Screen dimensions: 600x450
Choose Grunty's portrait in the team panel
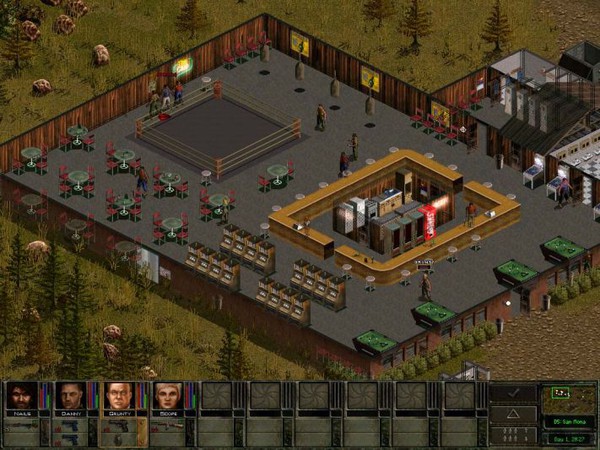118,396
